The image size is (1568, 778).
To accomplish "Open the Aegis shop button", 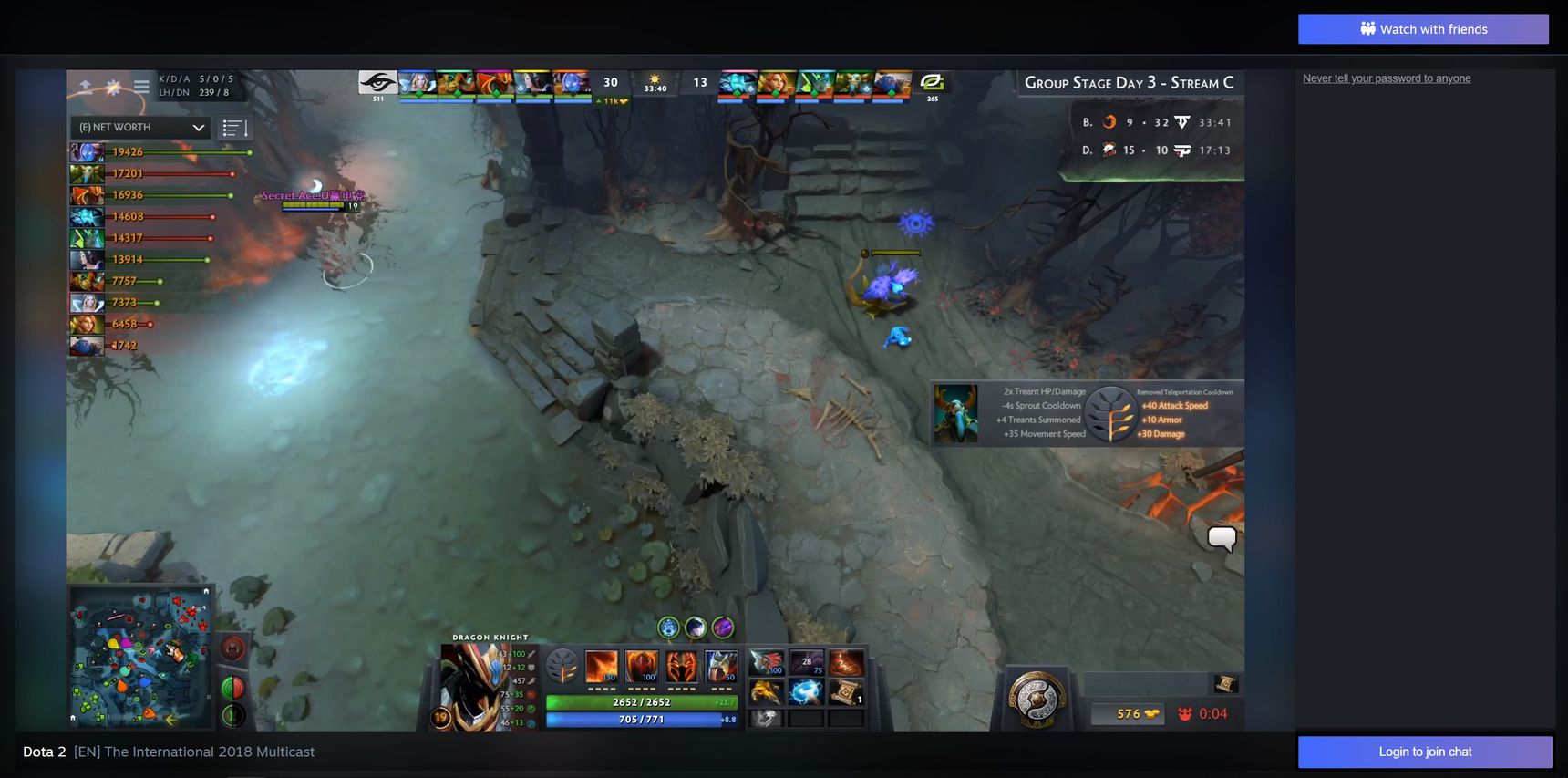I will coord(1037,699).
